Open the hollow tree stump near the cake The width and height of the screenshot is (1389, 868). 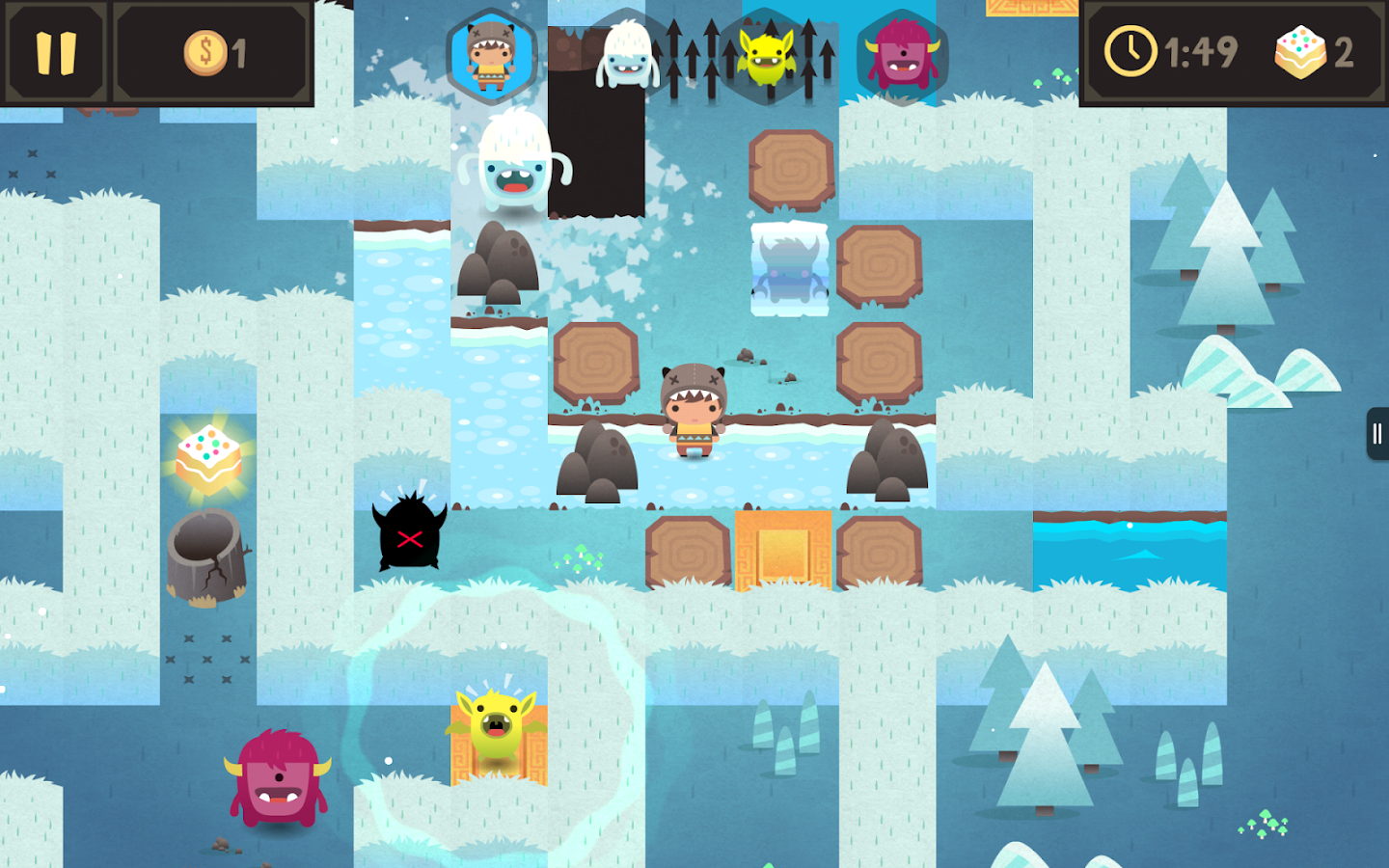(205, 555)
